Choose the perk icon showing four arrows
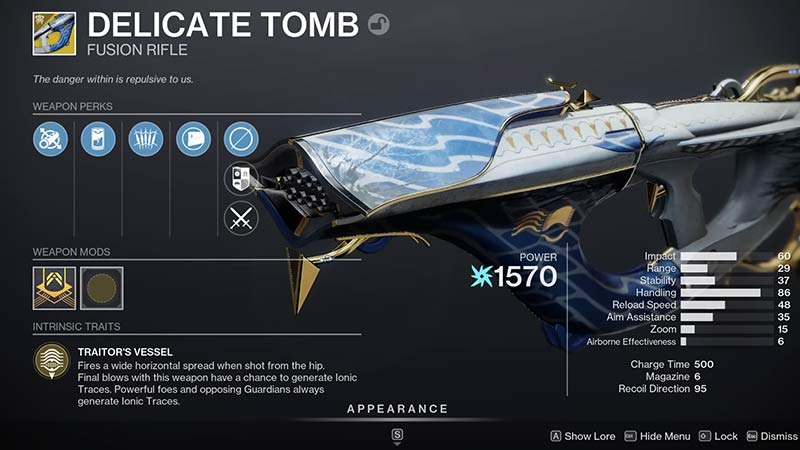This screenshot has width=800, height=450. tap(145, 138)
